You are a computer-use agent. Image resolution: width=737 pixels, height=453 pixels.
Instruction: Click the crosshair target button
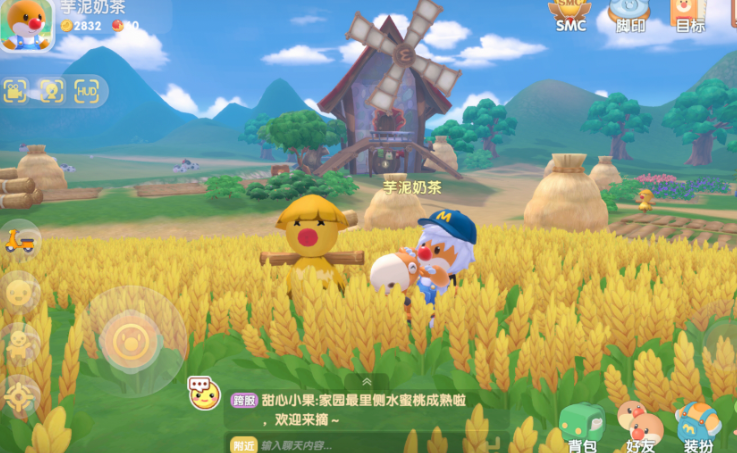[x=19, y=396]
